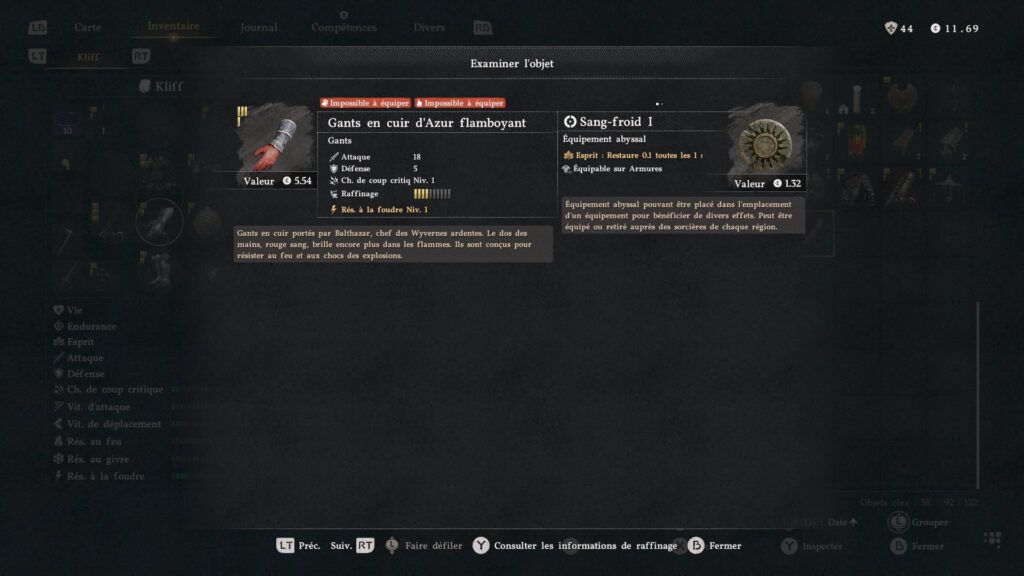1024x576 pixels.
Task: Show the refinement information (informations de raffinage)
Action: (578, 546)
